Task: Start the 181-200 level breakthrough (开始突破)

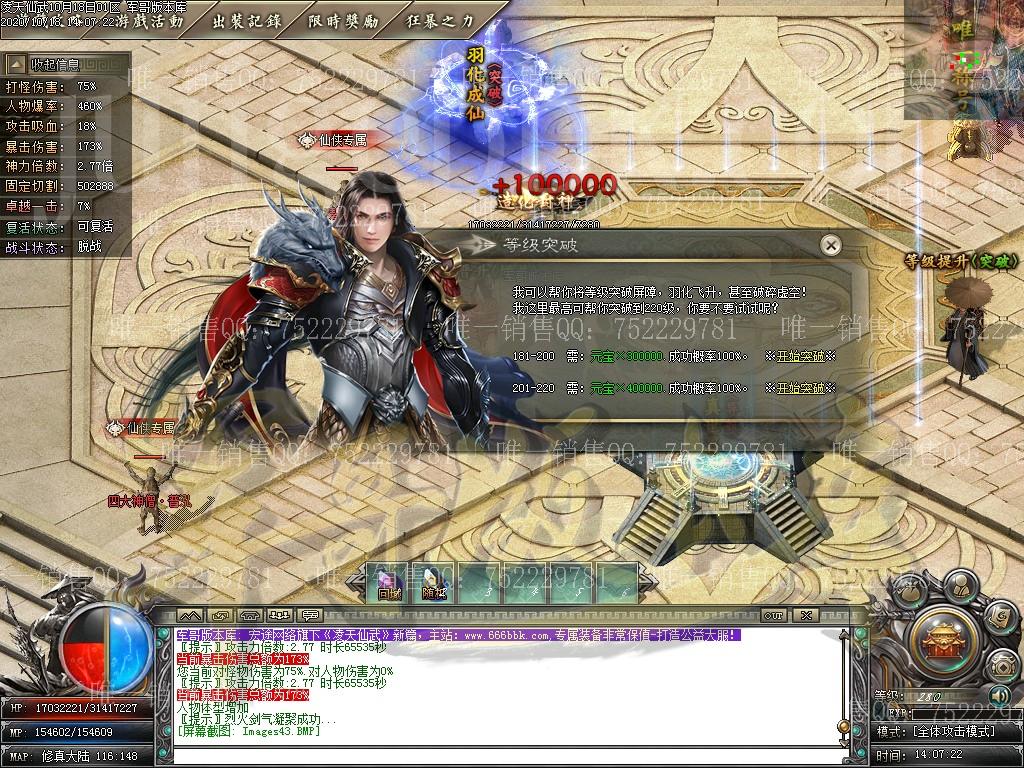Action: point(800,356)
